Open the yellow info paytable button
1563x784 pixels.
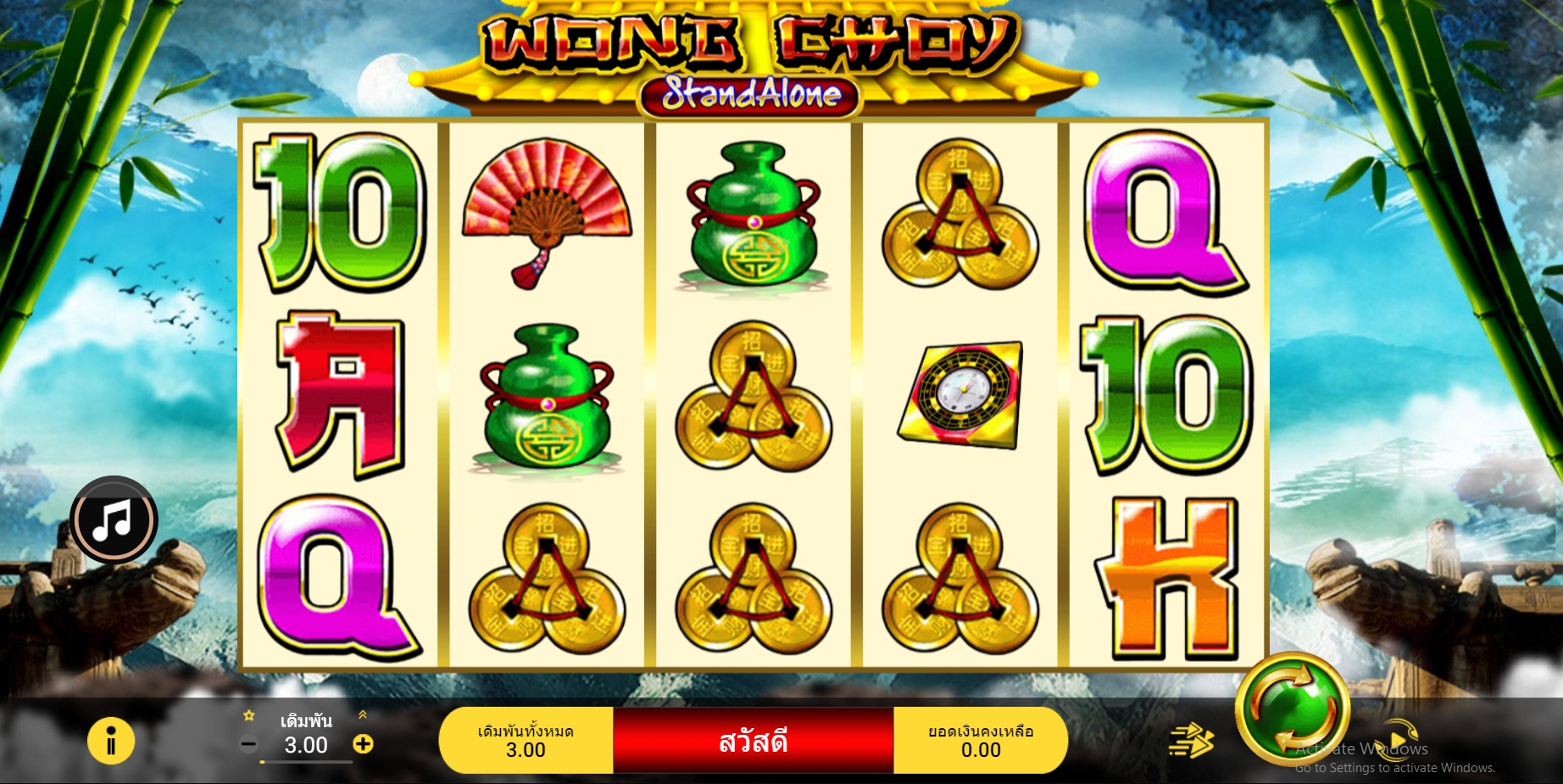click(111, 741)
